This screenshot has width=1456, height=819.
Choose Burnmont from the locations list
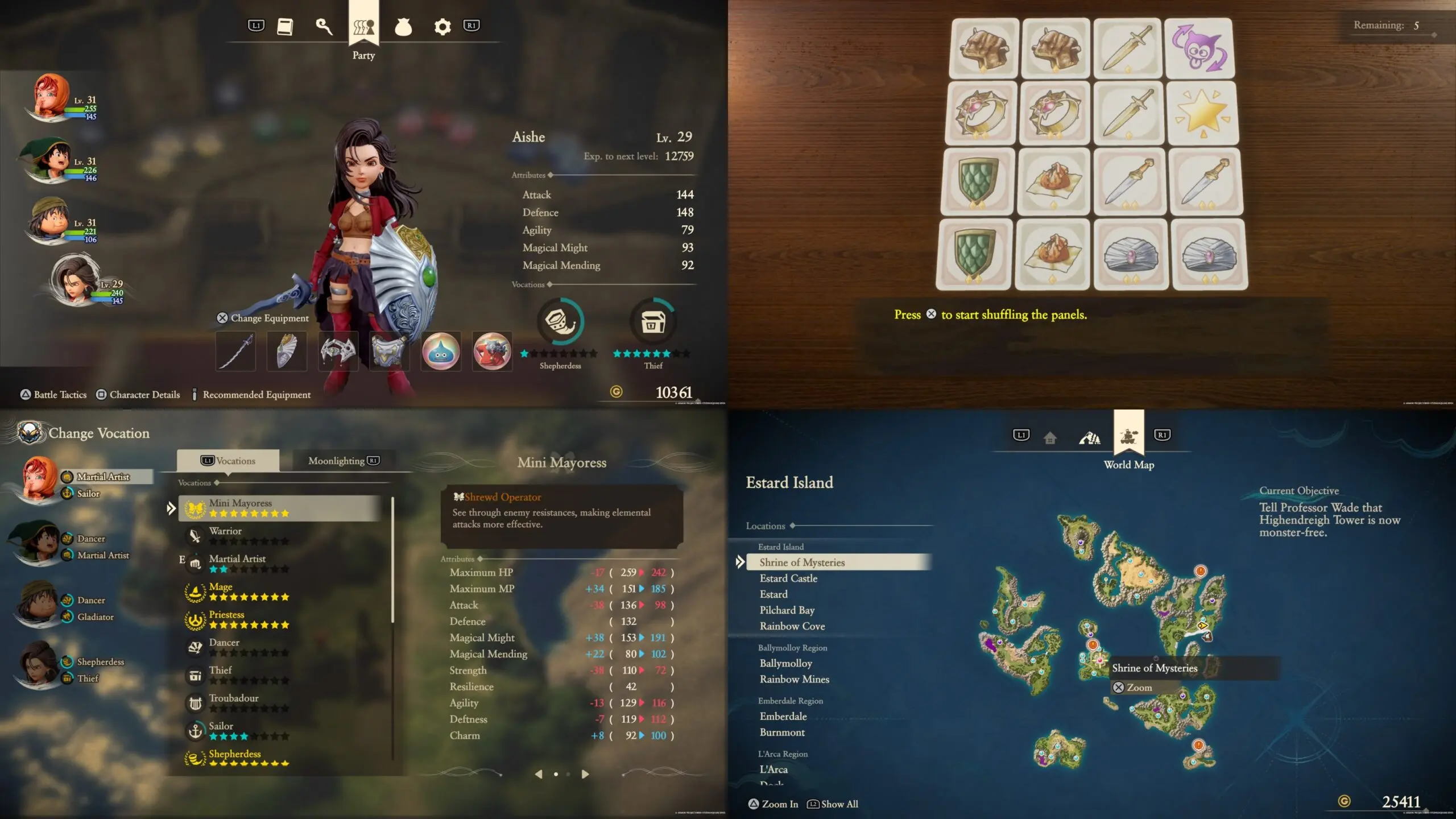point(782,733)
